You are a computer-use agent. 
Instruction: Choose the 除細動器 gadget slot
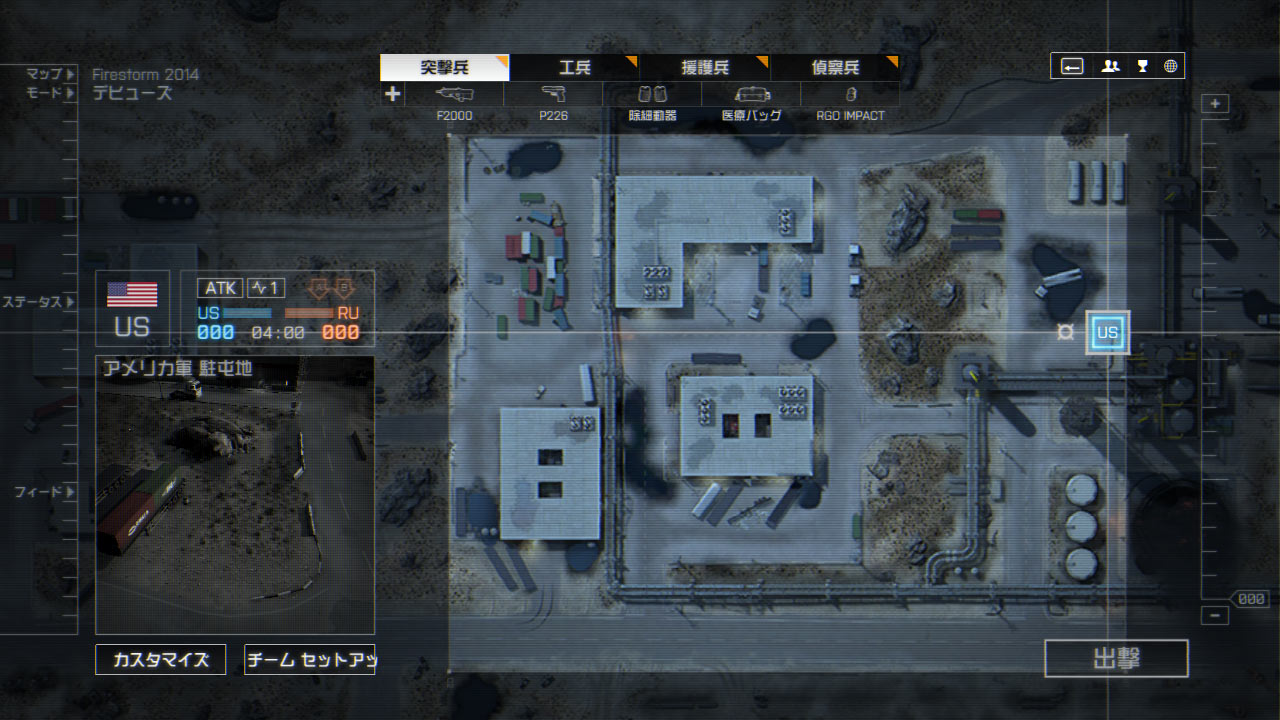click(652, 102)
